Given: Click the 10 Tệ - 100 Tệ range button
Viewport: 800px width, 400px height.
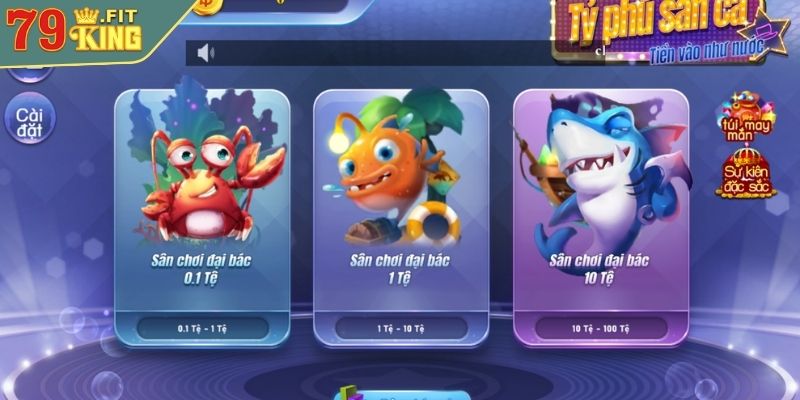Looking at the screenshot, I should pos(600,327).
